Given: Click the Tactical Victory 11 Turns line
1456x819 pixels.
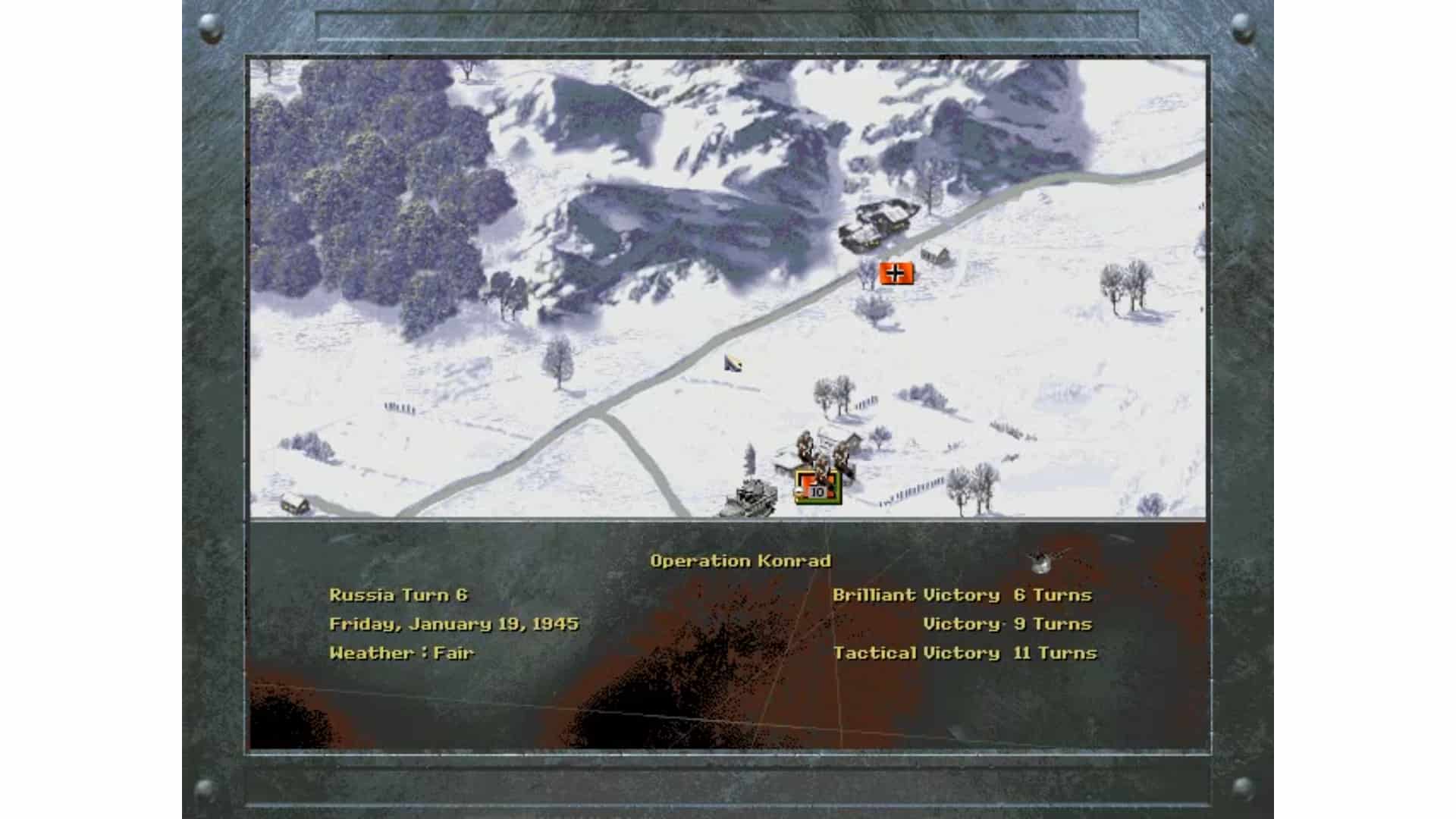Looking at the screenshot, I should coord(965,651).
